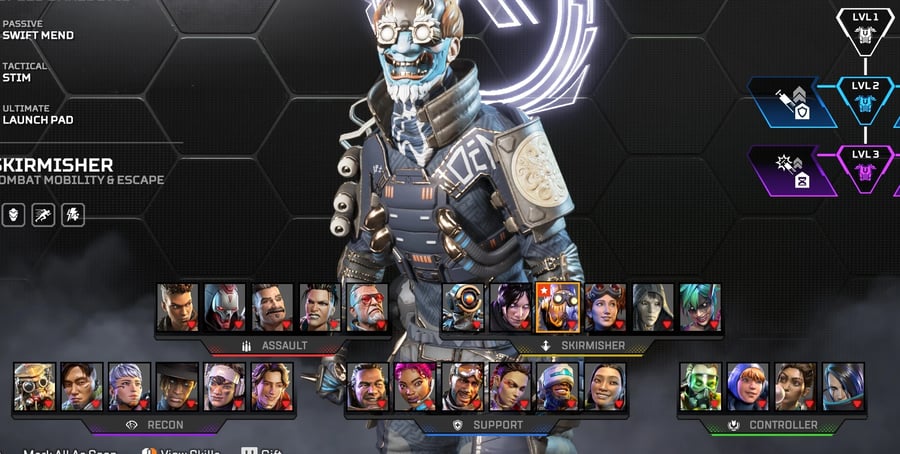Choose Caustic with the green gas mask

(x=700, y=386)
